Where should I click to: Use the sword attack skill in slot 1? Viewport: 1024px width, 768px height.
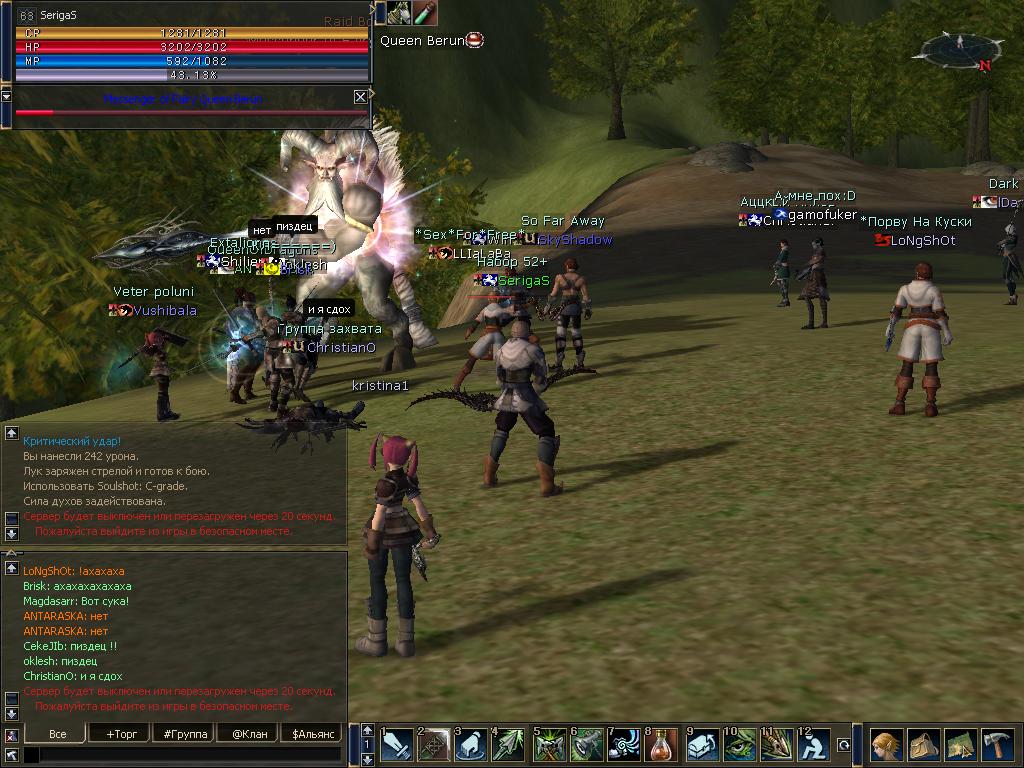pyautogui.click(x=396, y=746)
